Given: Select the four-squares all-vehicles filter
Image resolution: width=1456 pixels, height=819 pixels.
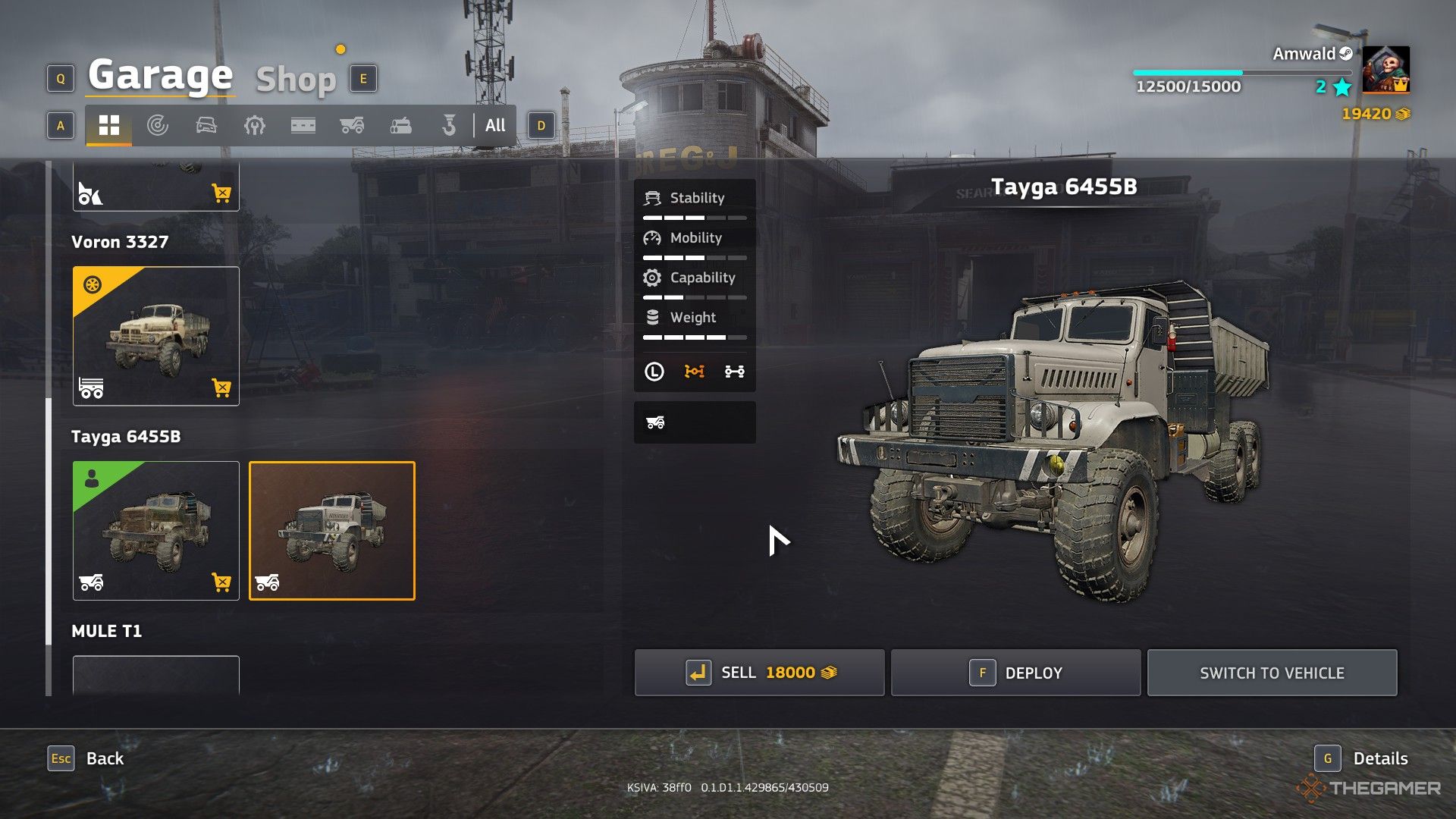Looking at the screenshot, I should tap(109, 125).
